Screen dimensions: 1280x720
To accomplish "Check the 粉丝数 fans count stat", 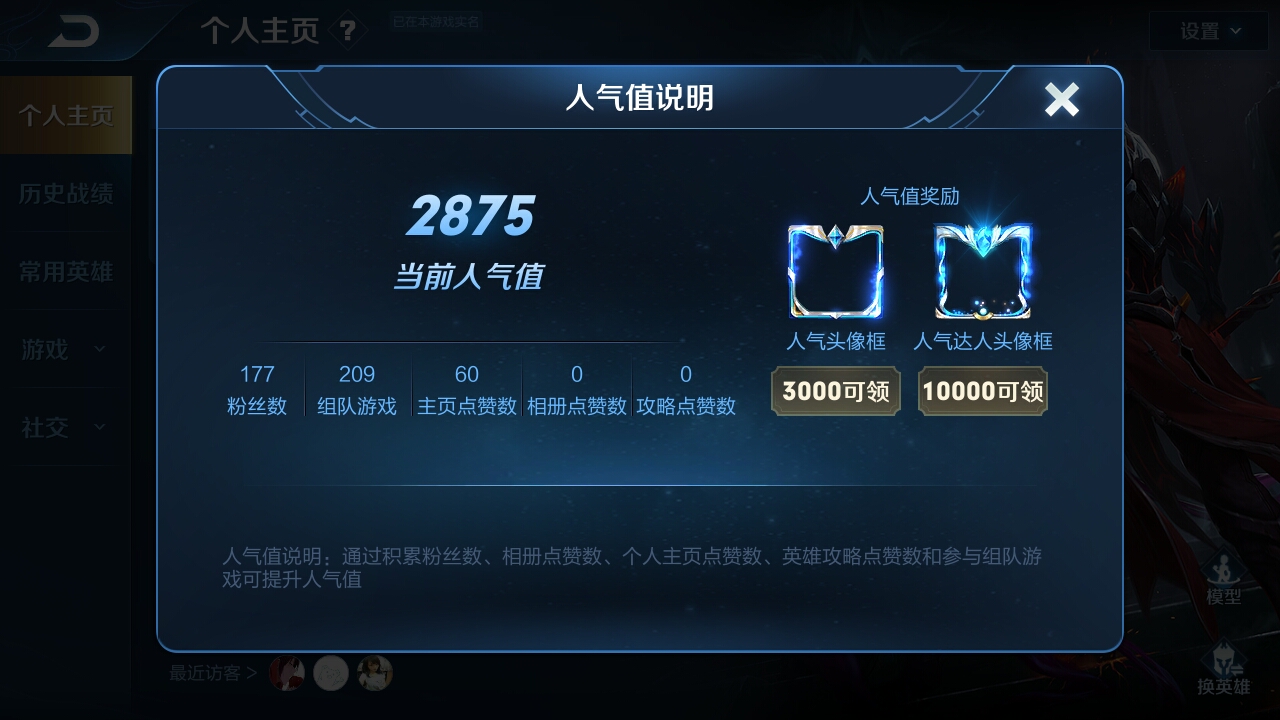I will click(x=257, y=387).
